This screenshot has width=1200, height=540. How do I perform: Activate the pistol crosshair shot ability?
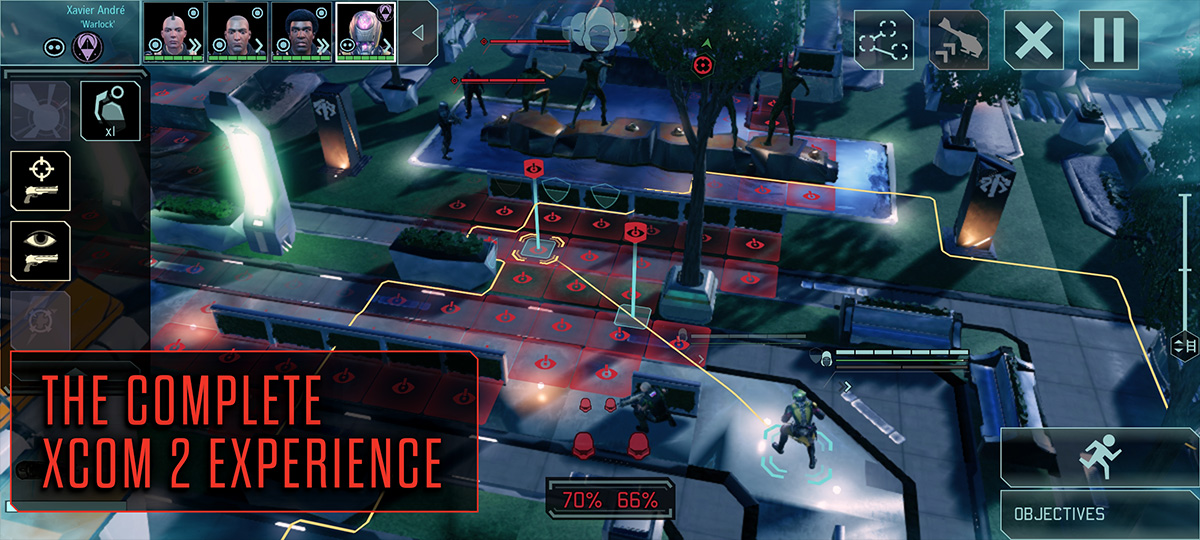[x=40, y=181]
